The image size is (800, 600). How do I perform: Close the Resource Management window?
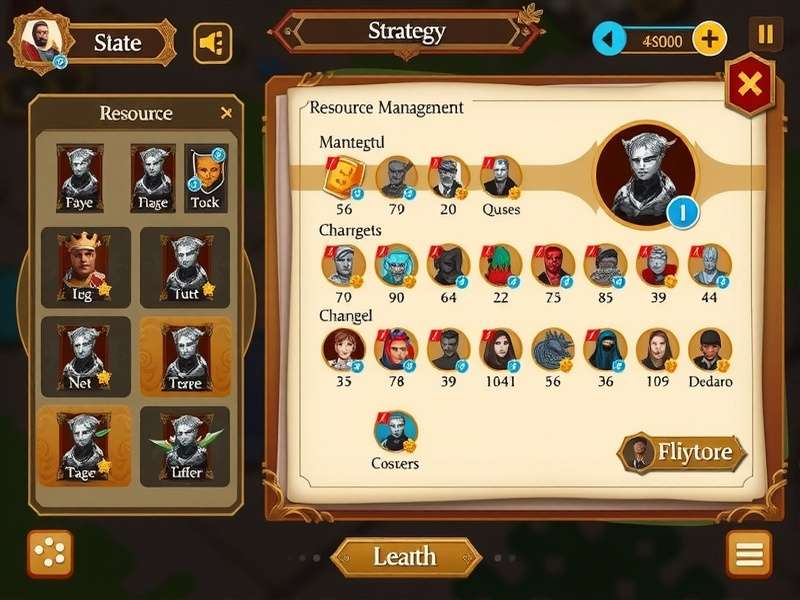[x=749, y=86]
